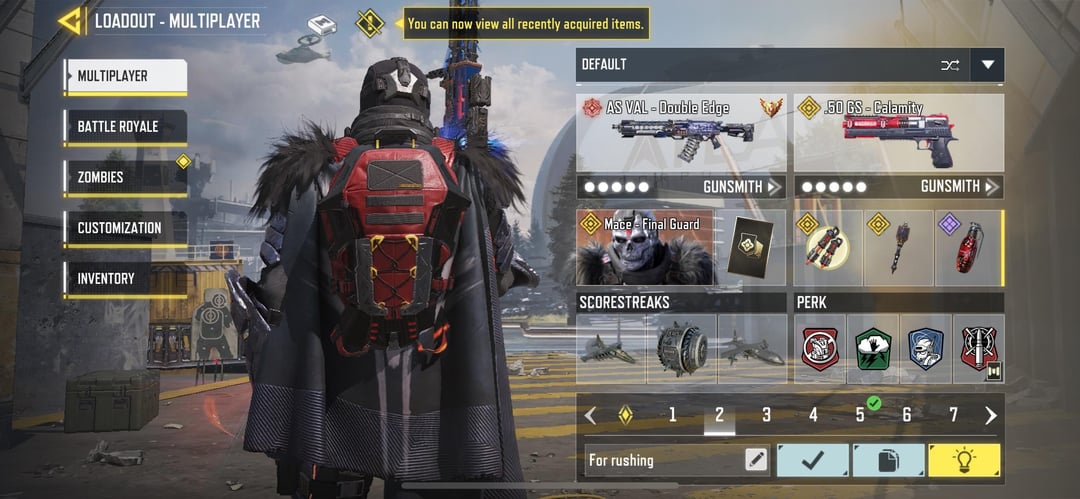This screenshot has height=499, width=1080.
Task: Show next loadouts with right arrow
Action: pos(991,415)
